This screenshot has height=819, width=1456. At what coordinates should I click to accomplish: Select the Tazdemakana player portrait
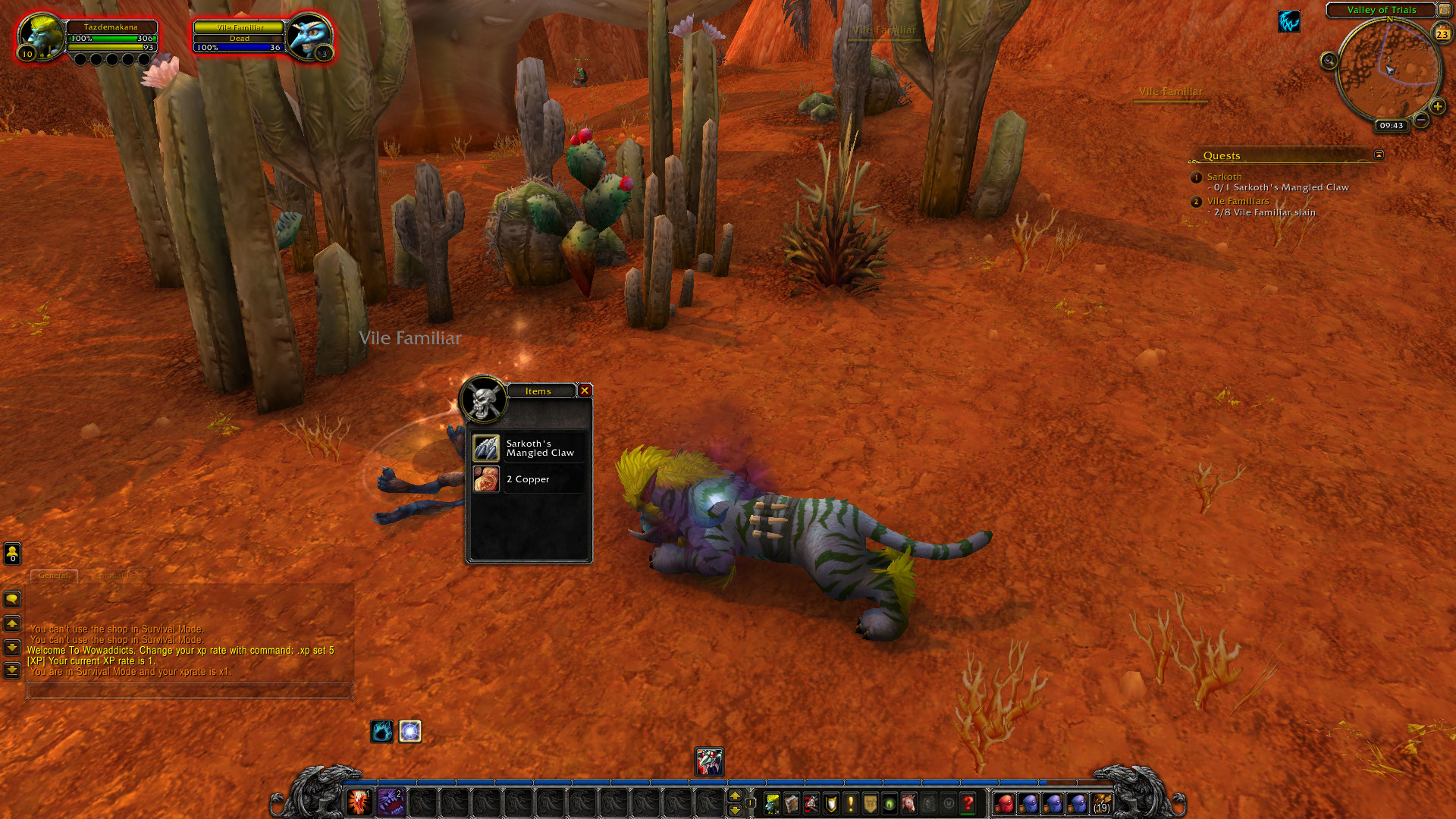click(x=39, y=36)
